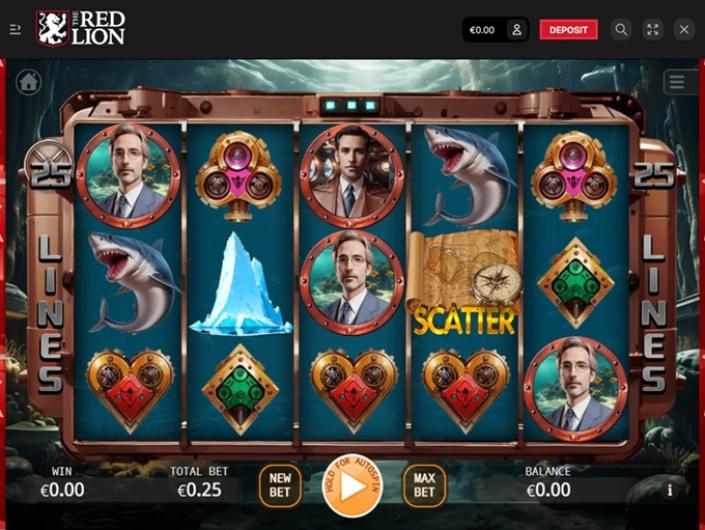Open the casino search
Screen dimensions: 705x530
point(621,30)
